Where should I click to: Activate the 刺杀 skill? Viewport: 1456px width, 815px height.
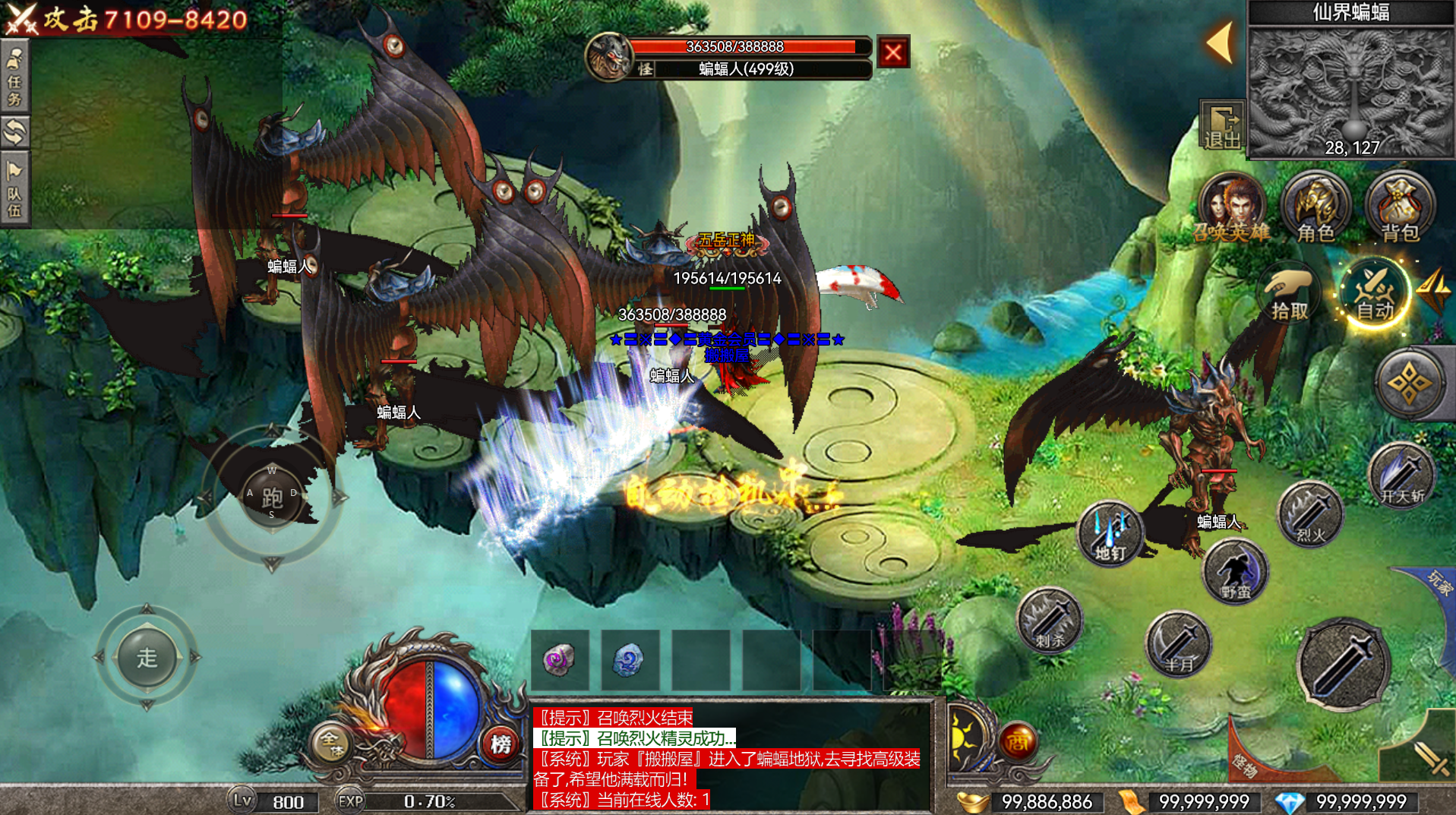(1050, 621)
